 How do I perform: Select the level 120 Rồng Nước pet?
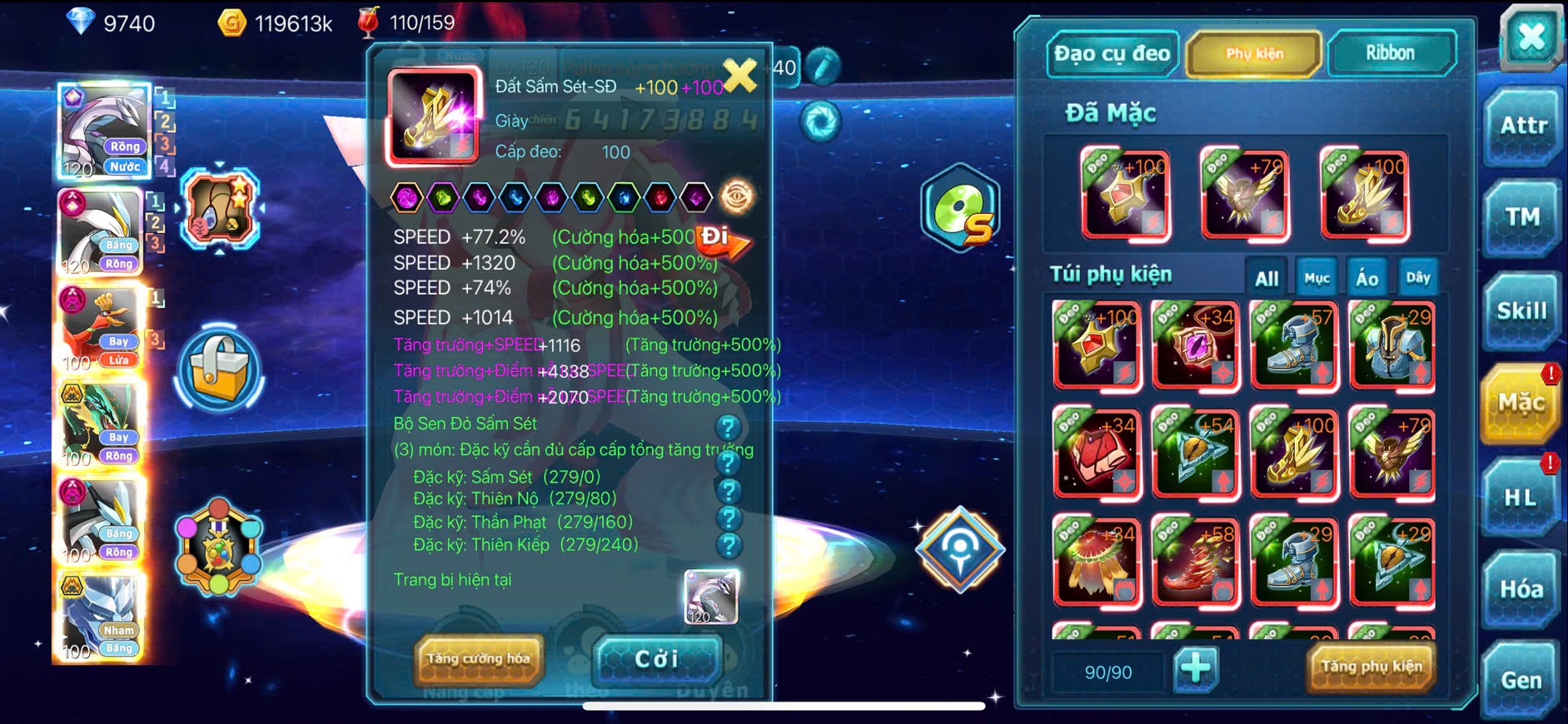pos(104,131)
